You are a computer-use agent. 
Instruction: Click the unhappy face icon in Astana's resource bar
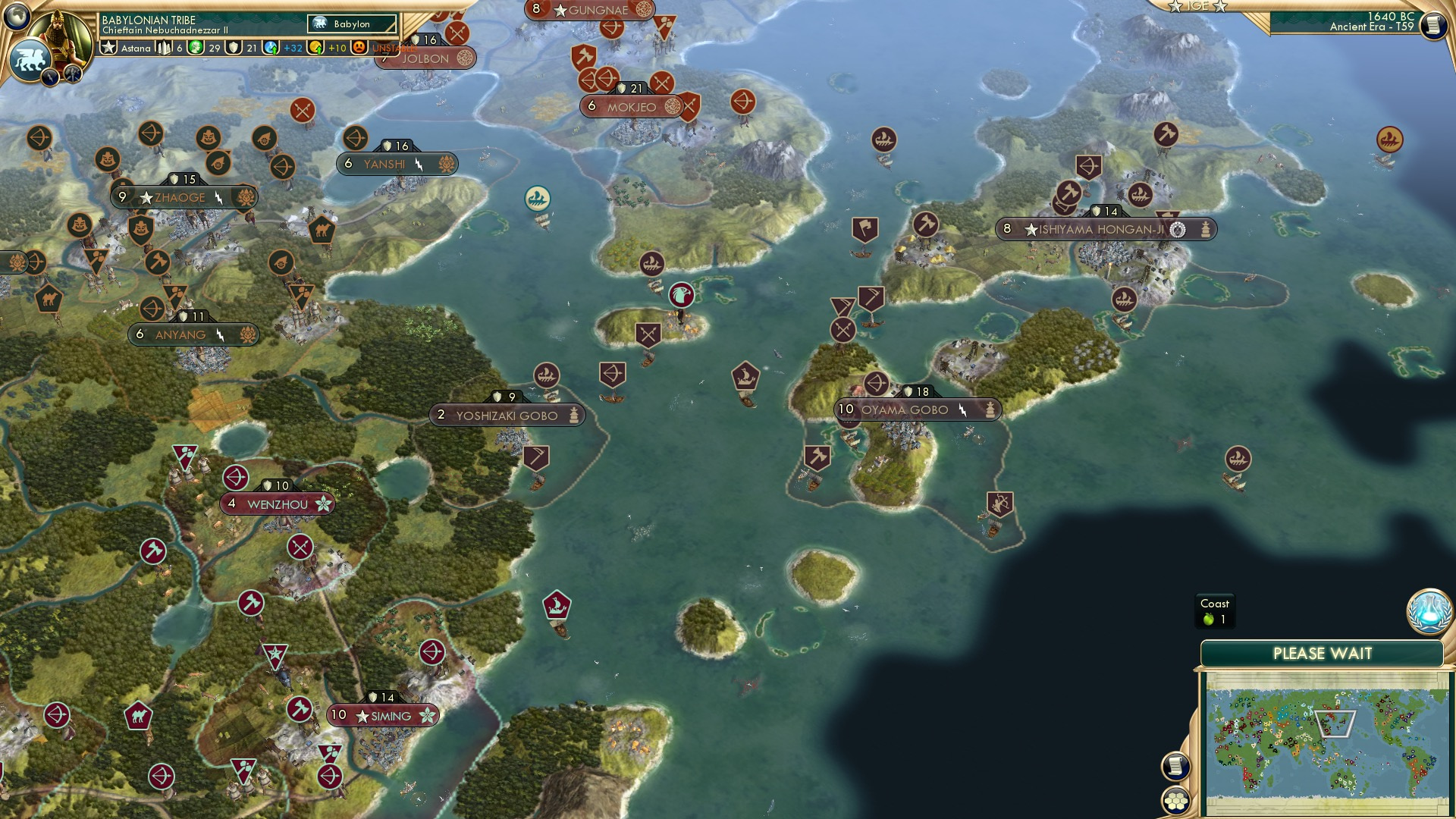[358, 49]
